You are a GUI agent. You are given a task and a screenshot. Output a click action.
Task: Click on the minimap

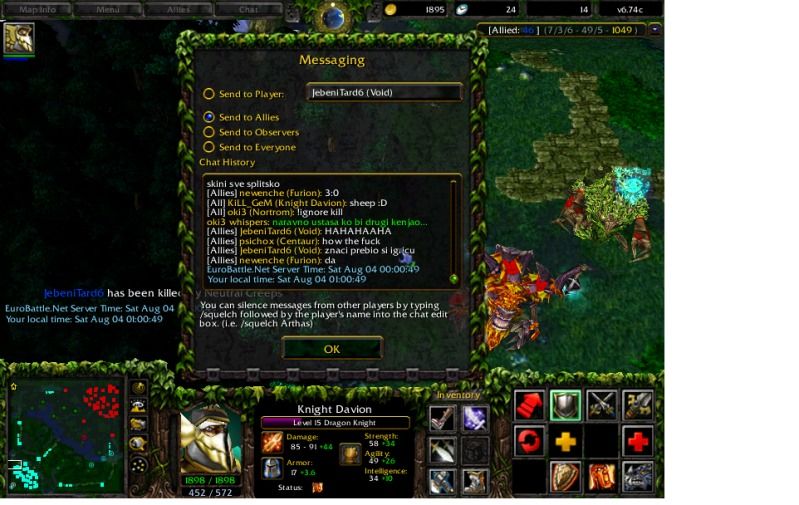tap(65, 435)
